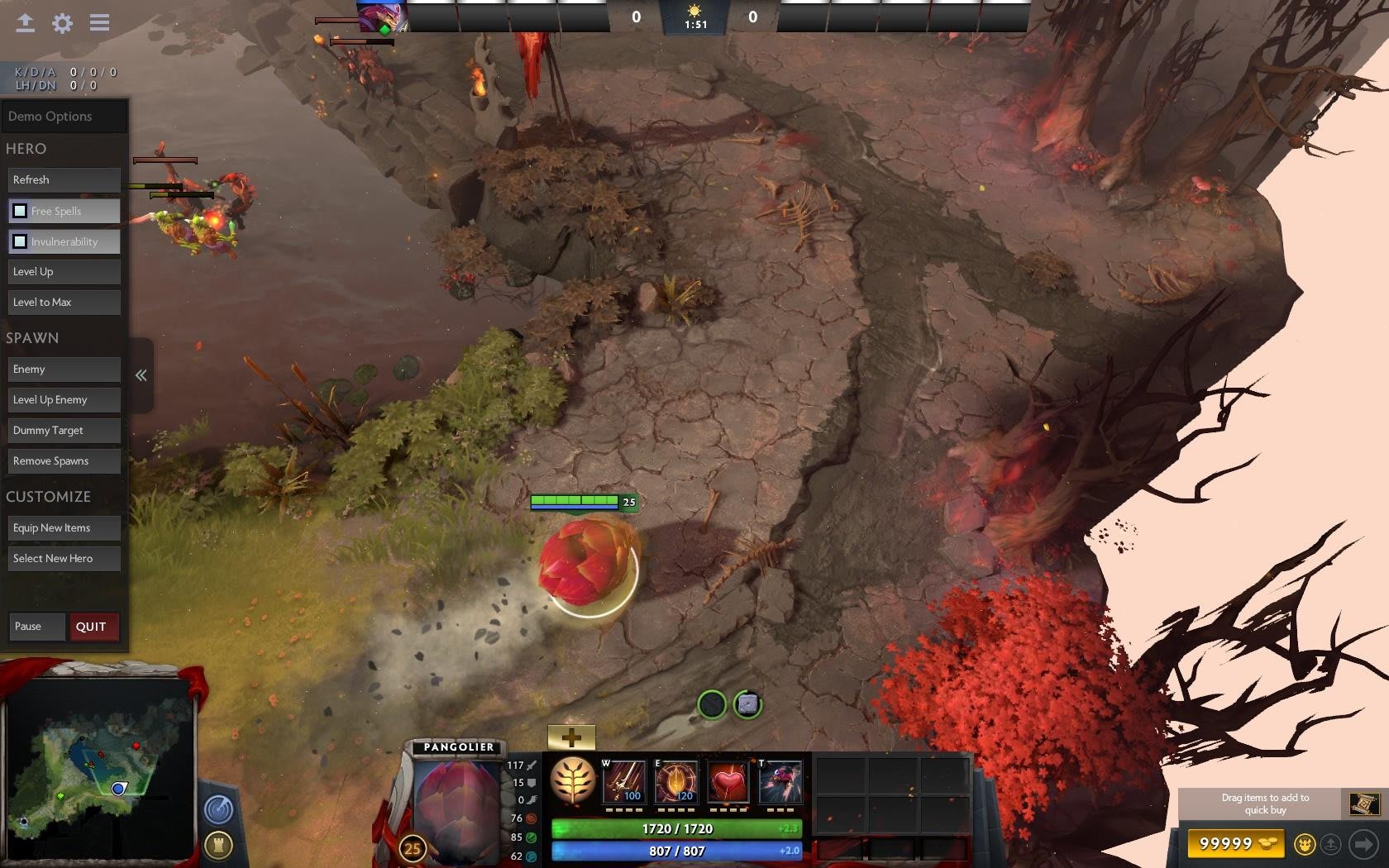Spawn a Dummy Target

(x=64, y=431)
